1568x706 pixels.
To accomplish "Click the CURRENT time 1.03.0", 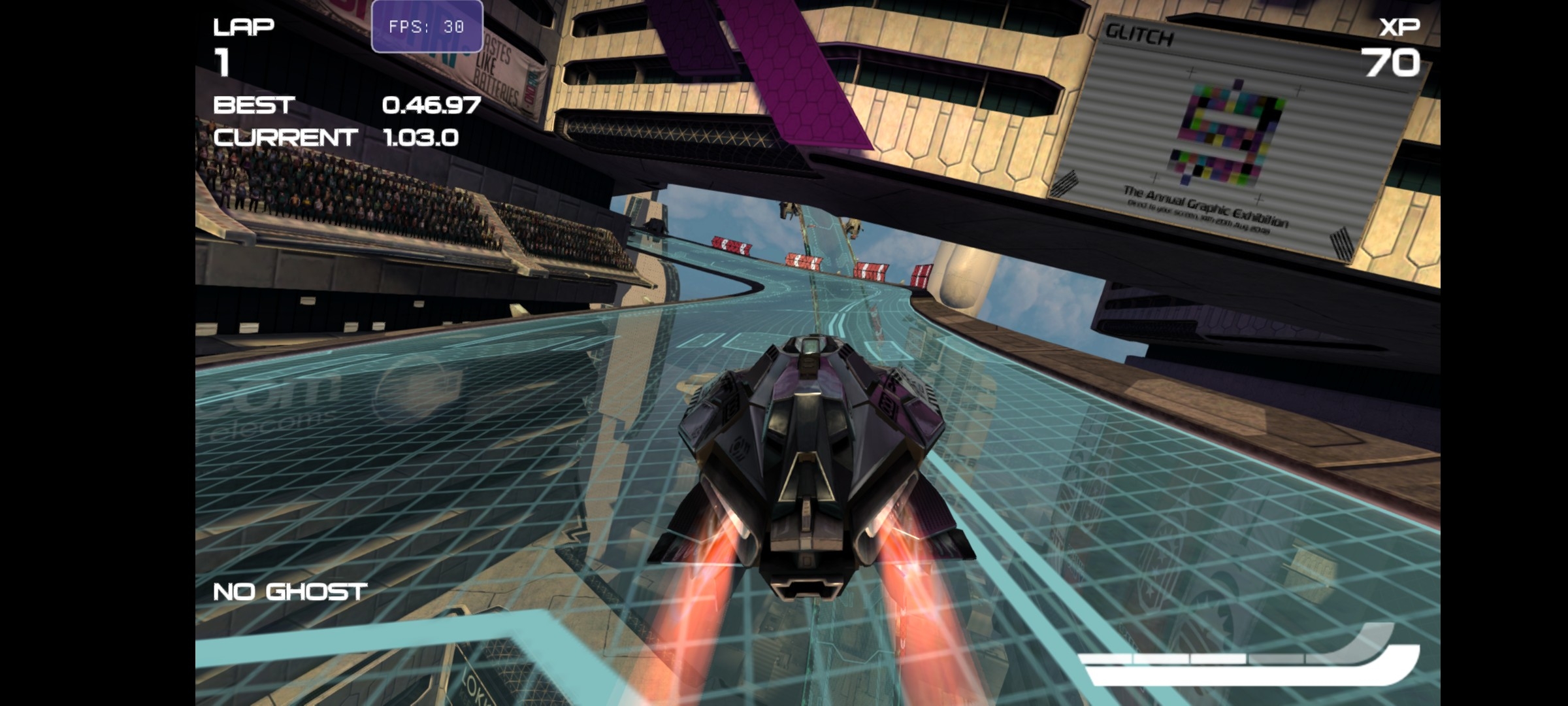I will [x=421, y=139].
